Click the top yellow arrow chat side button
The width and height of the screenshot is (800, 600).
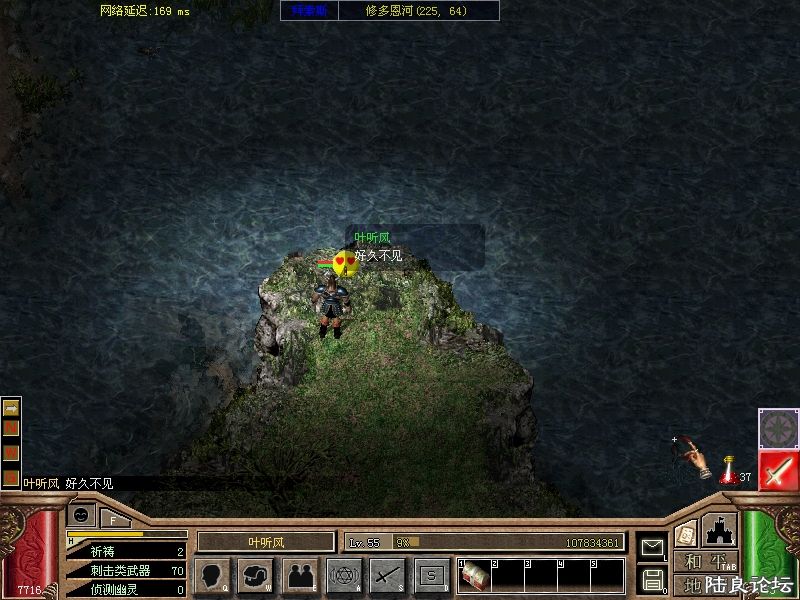[x=11, y=408]
